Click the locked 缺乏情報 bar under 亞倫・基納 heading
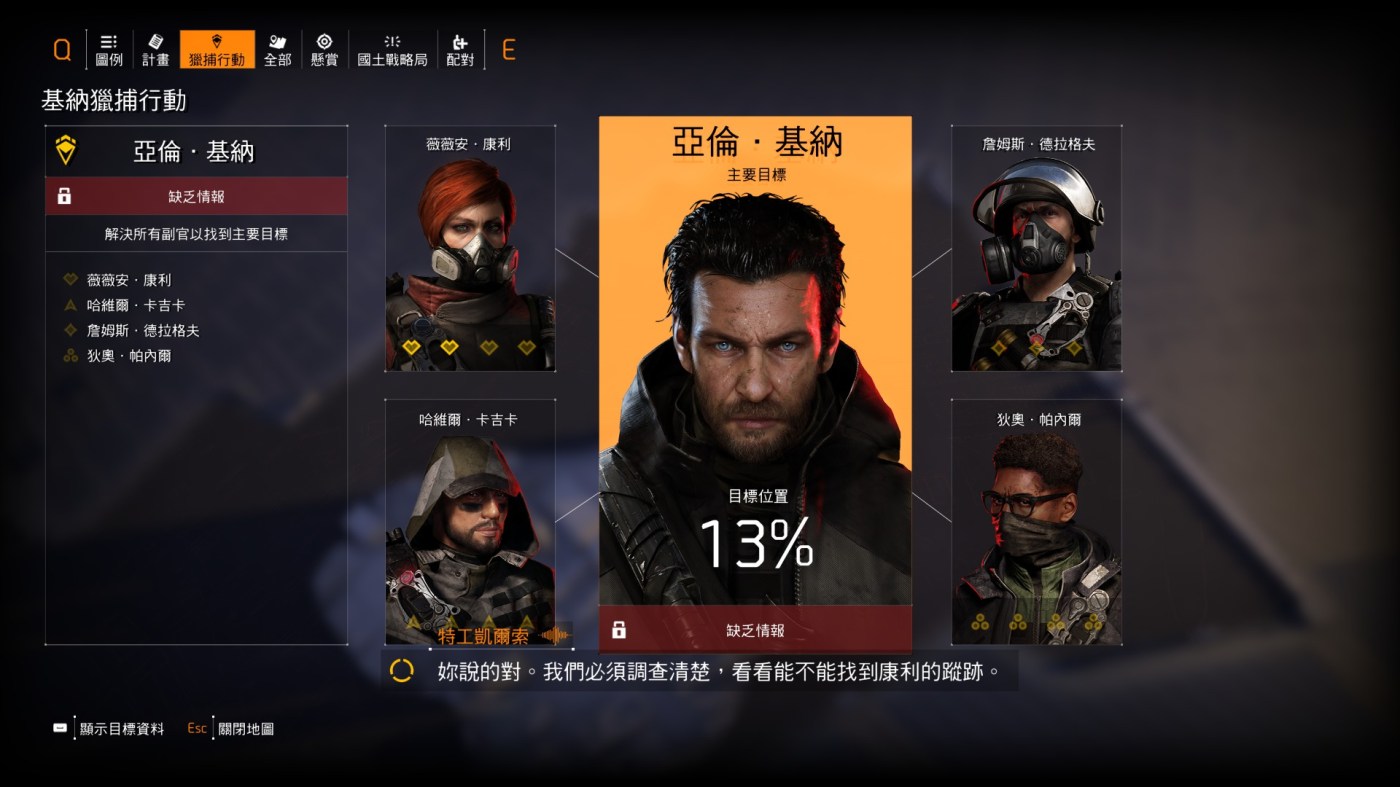The height and width of the screenshot is (787, 1400). (196, 197)
